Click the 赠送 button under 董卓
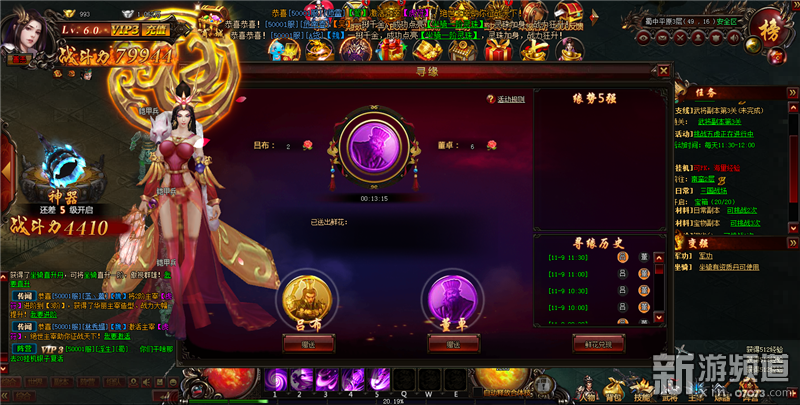 452,344
